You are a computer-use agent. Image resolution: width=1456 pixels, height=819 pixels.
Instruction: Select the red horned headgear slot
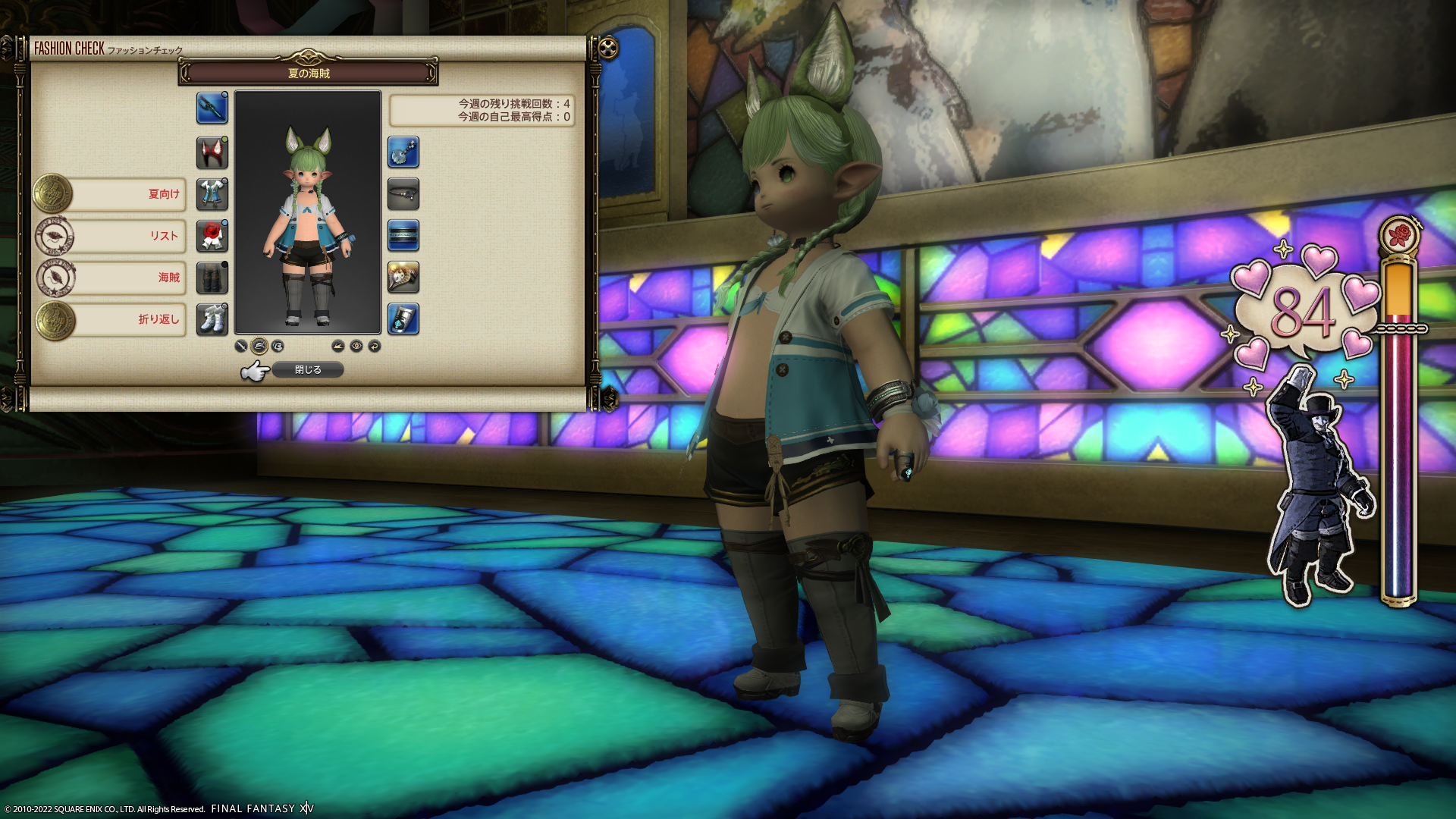(x=212, y=152)
